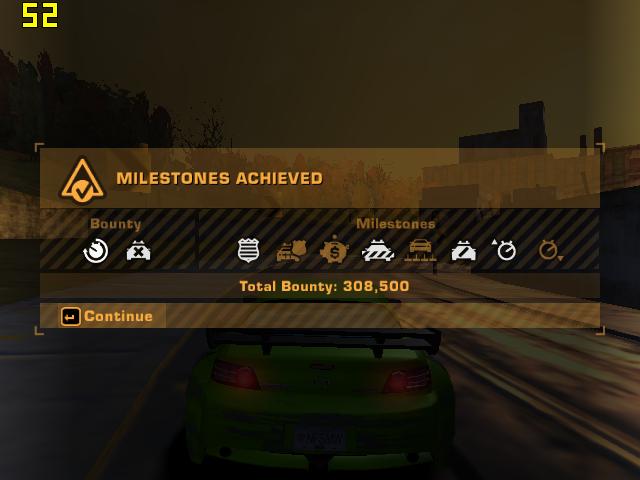This screenshot has height=480, width=640.
Task: Select the roadblock barrier milestone icon
Action: point(377,250)
